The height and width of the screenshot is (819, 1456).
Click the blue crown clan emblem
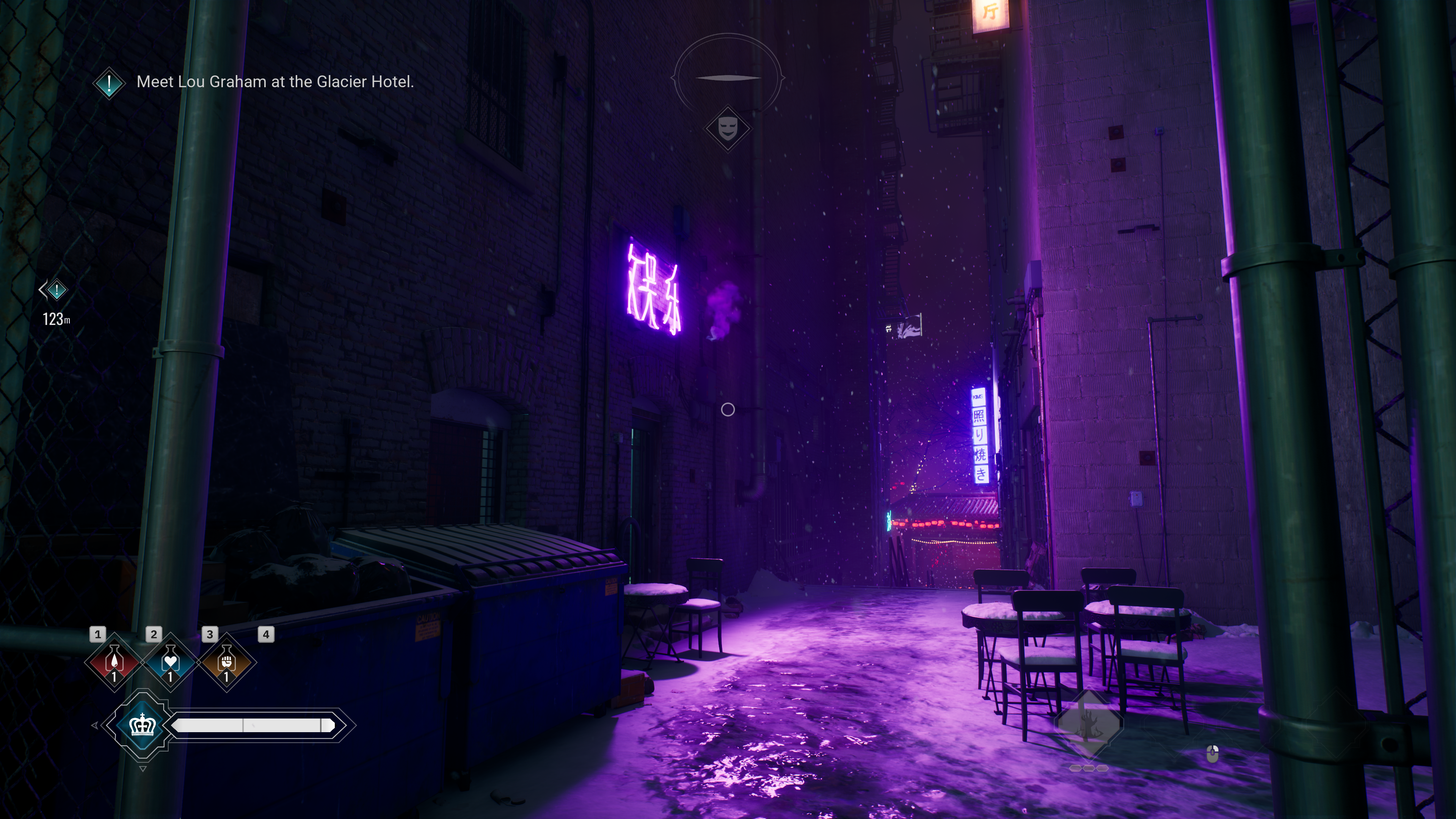coord(143,725)
